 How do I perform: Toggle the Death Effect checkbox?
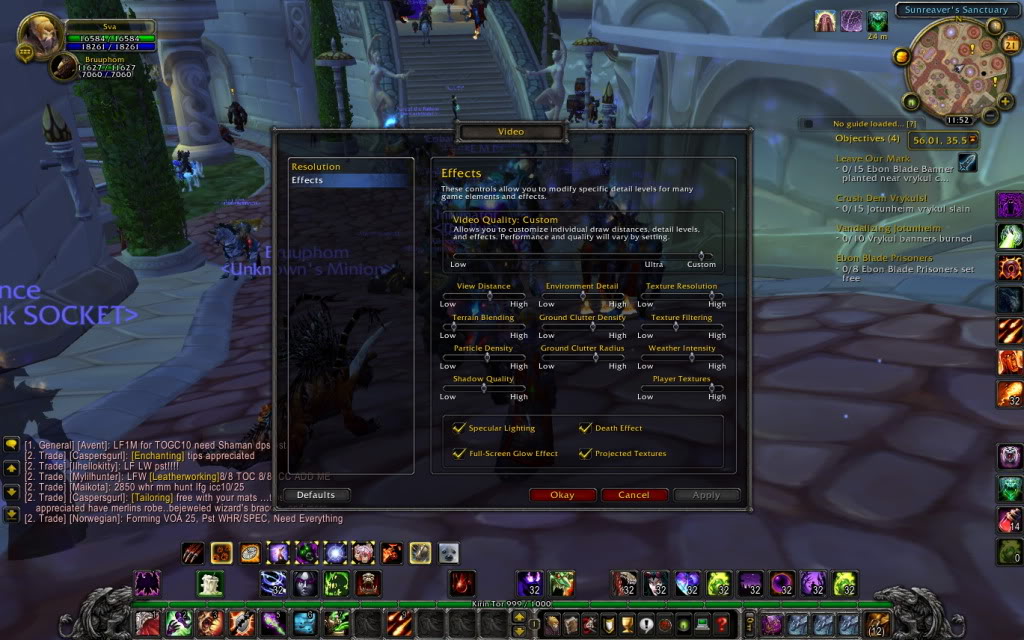[x=586, y=428]
